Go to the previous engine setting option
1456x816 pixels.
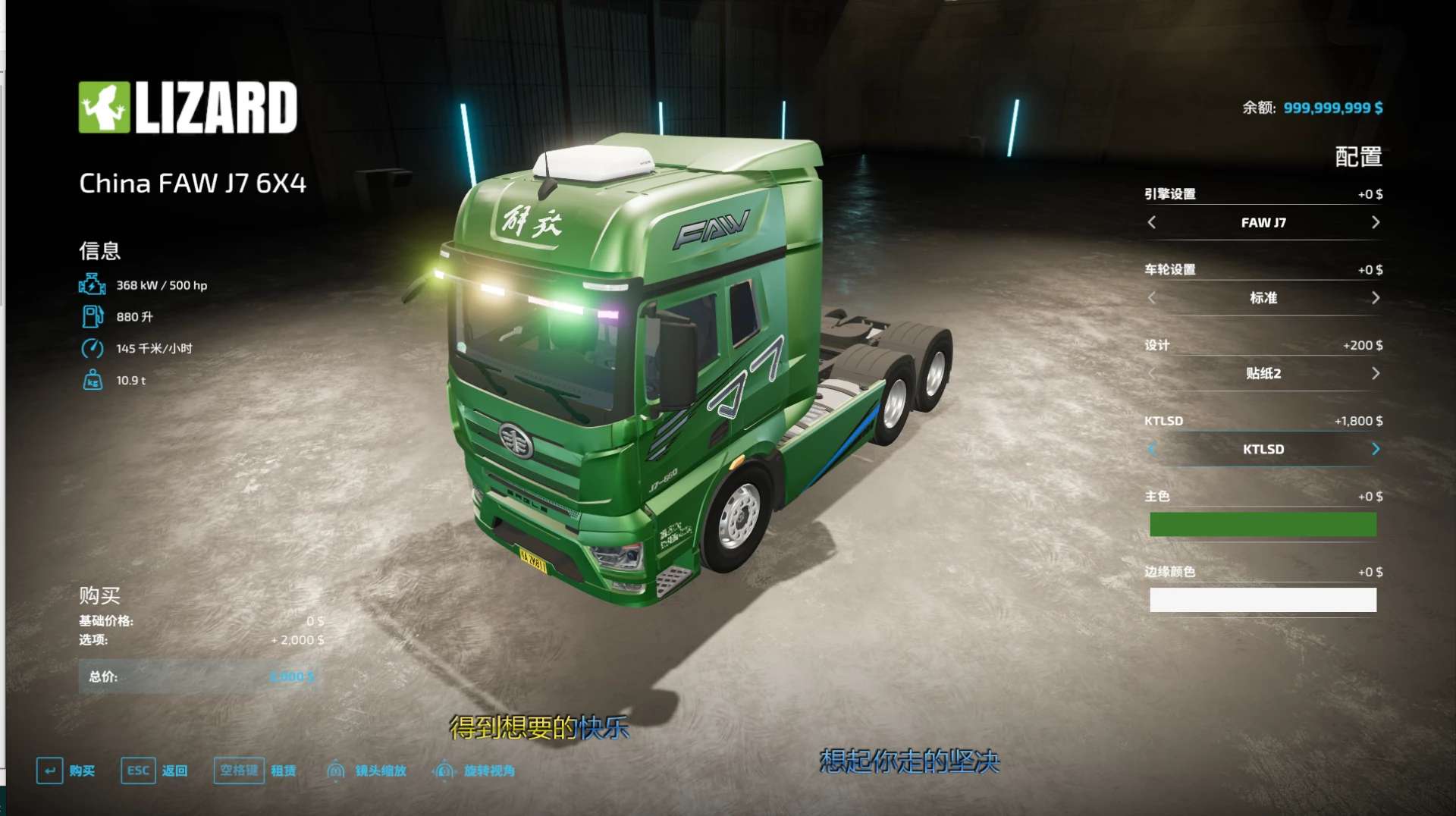click(x=1152, y=222)
